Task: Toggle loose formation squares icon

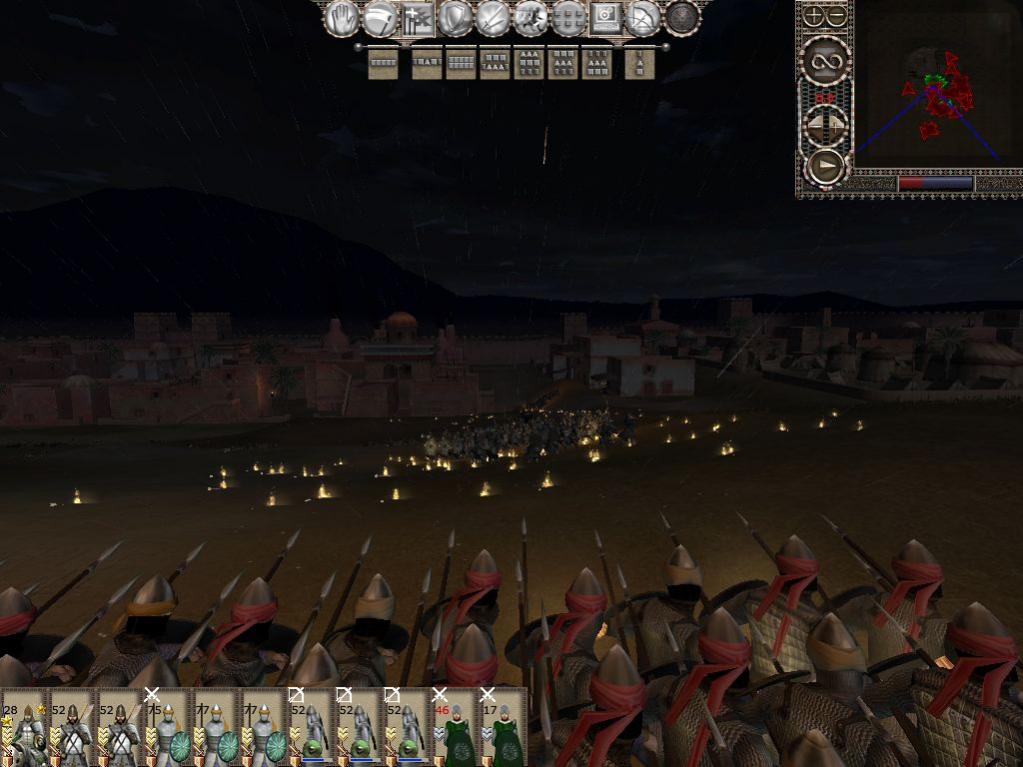Action: coord(568,18)
